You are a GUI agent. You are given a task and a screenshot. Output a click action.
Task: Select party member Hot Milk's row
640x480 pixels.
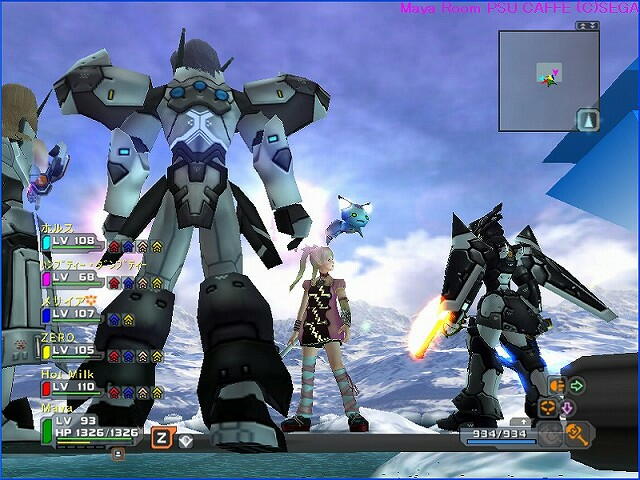pos(75,386)
